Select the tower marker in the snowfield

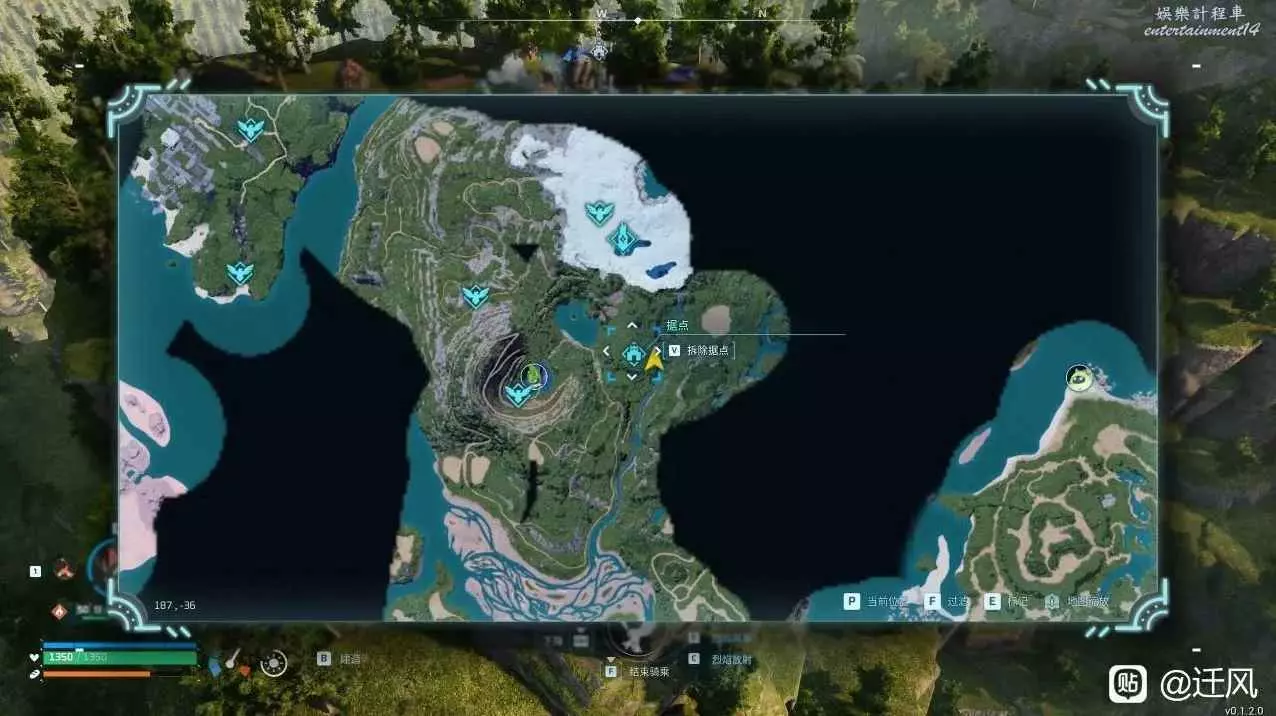pyautogui.click(x=623, y=238)
